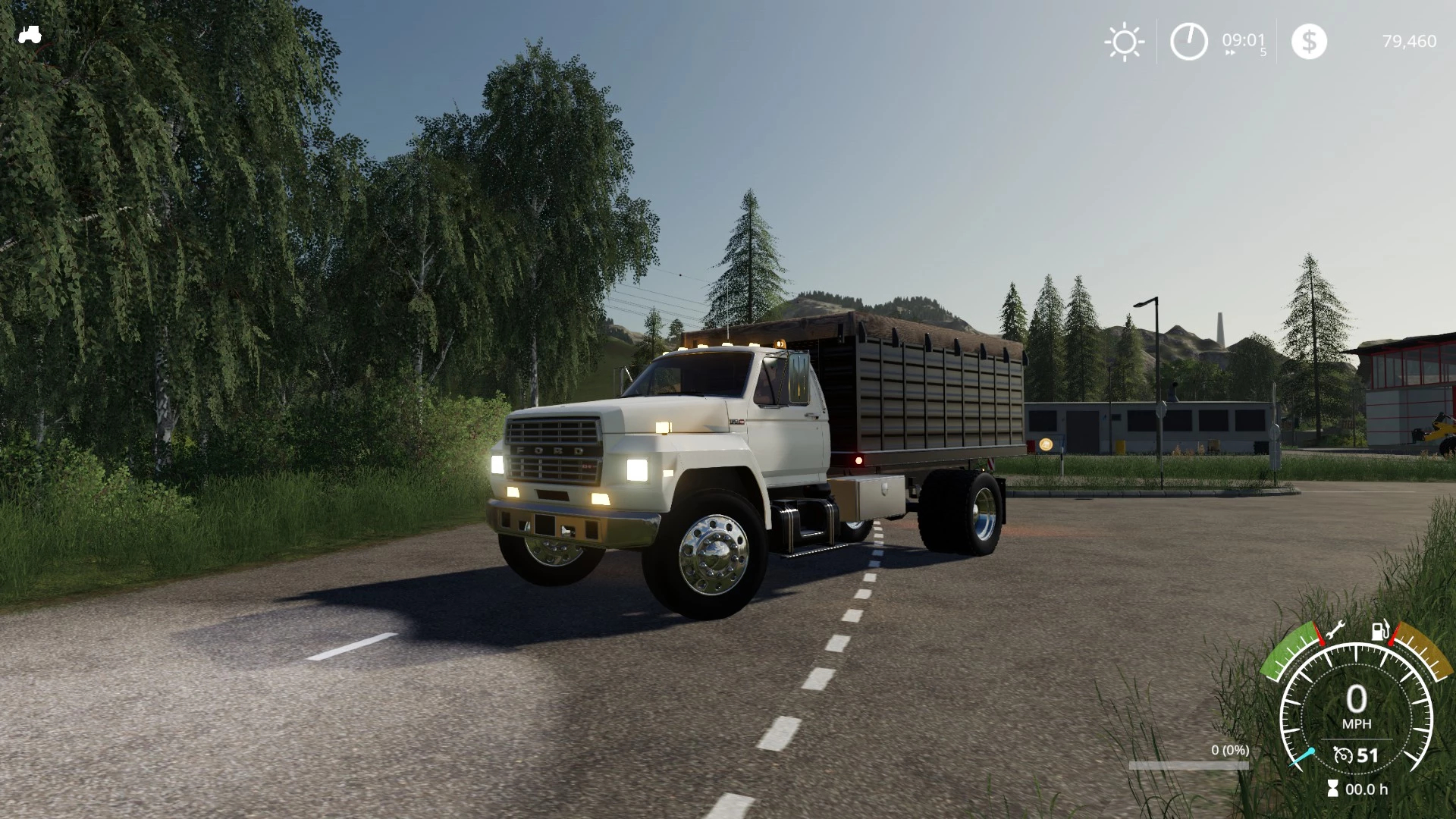Select the sun weather icon
This screenshot has width=1456, height=819.
(x=1124, y=42)
